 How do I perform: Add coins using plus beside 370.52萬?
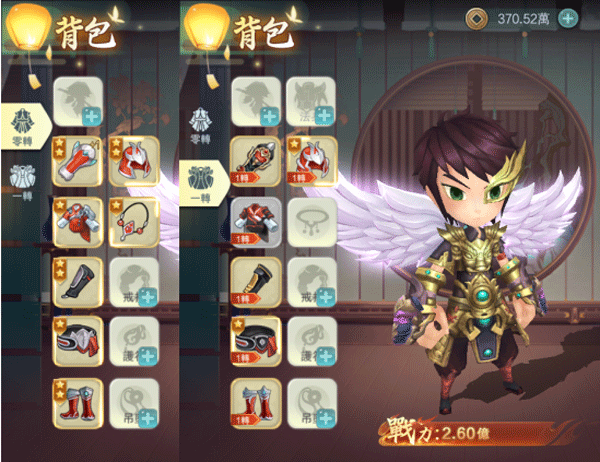568,18
